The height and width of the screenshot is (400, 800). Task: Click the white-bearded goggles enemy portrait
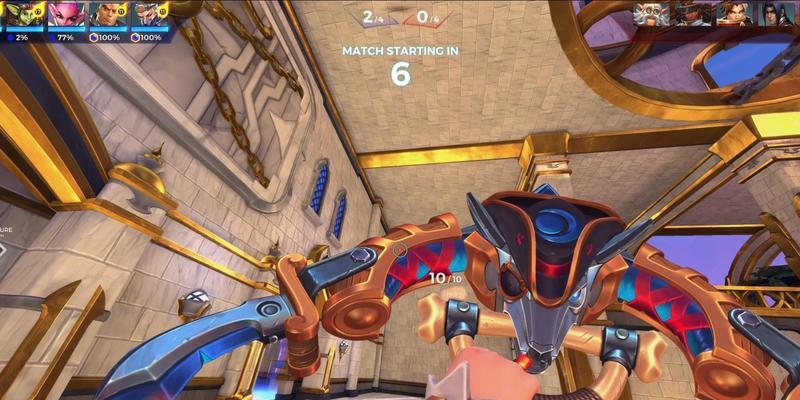point(649,14)
